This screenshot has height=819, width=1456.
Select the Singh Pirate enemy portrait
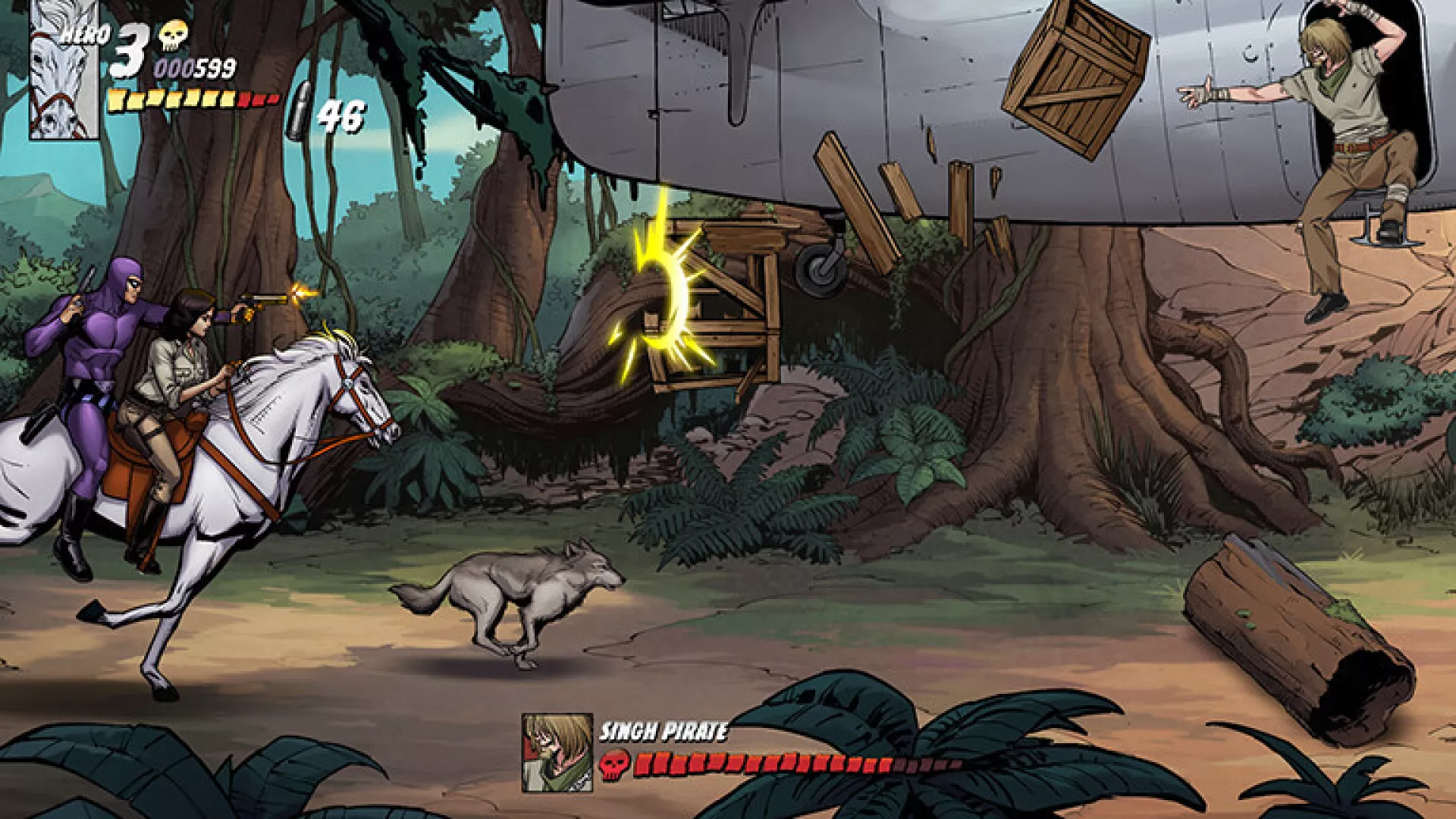tap(557, 752)
